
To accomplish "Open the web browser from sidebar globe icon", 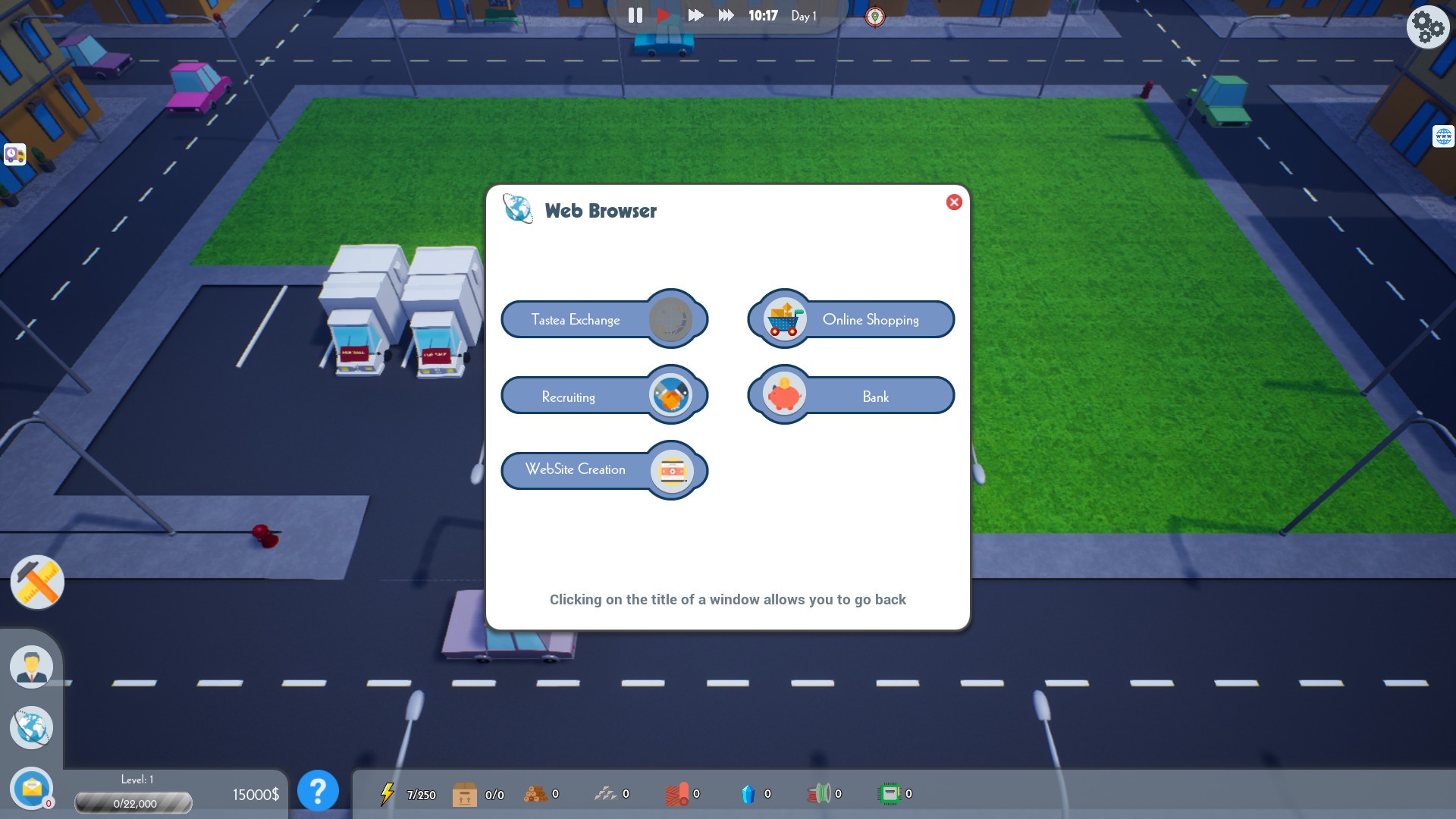I will pos(31,727).
